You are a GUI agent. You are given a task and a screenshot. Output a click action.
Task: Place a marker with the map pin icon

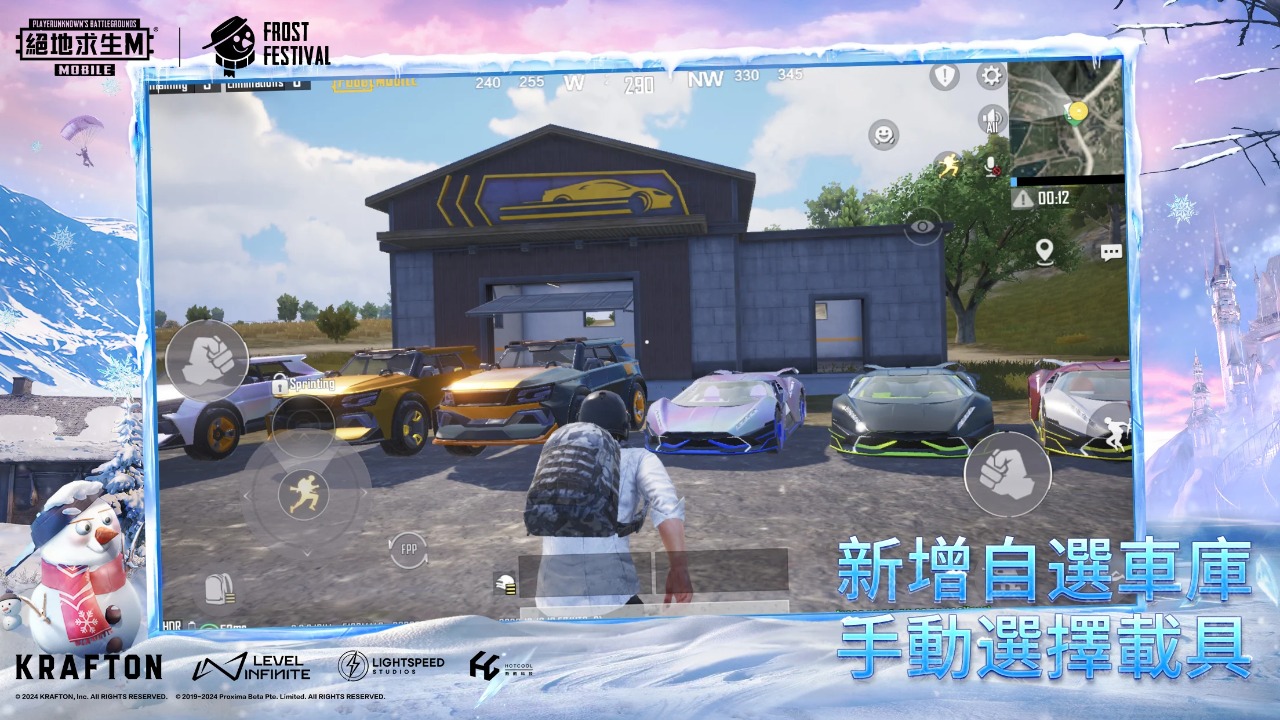(x=1045, y=251)
